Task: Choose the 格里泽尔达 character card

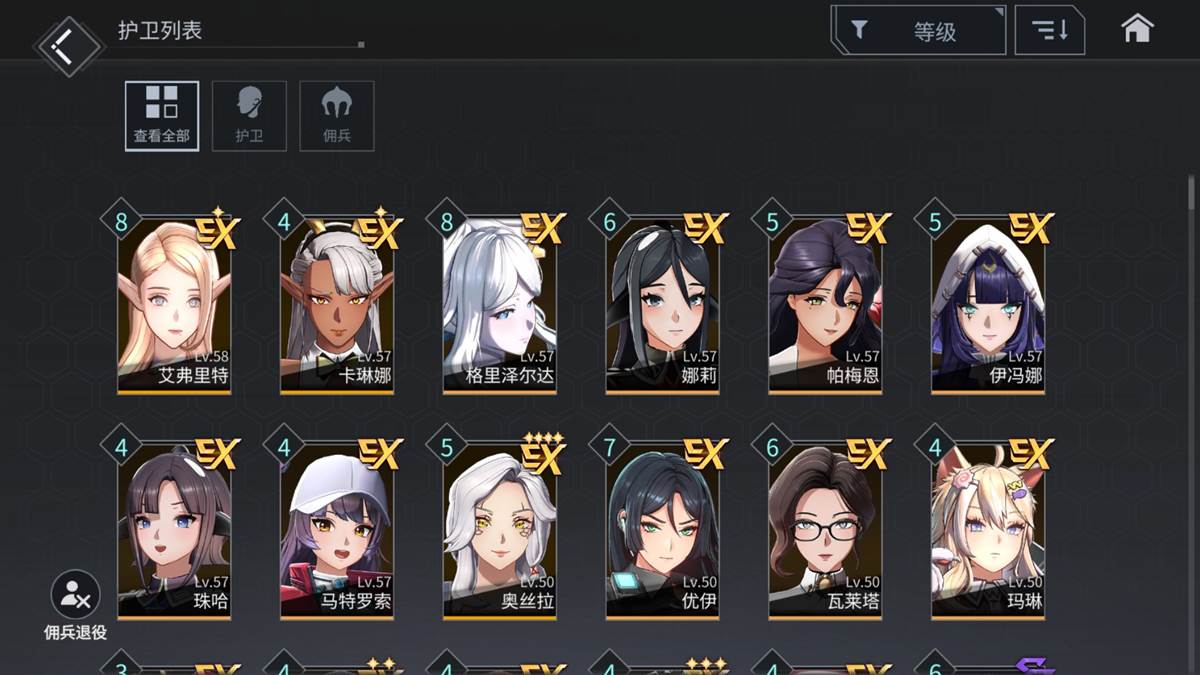Action: (499, 303)
